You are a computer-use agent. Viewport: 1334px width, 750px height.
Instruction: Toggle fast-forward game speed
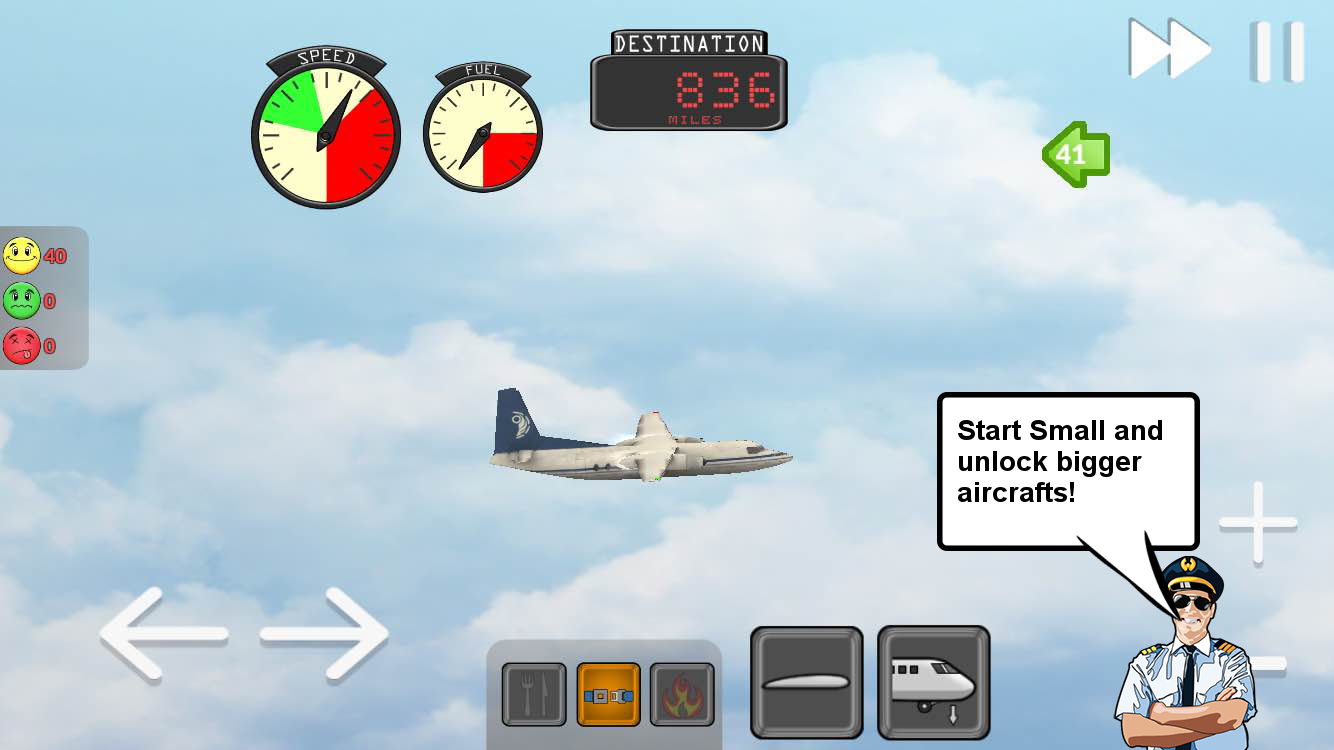point(1168,48)
